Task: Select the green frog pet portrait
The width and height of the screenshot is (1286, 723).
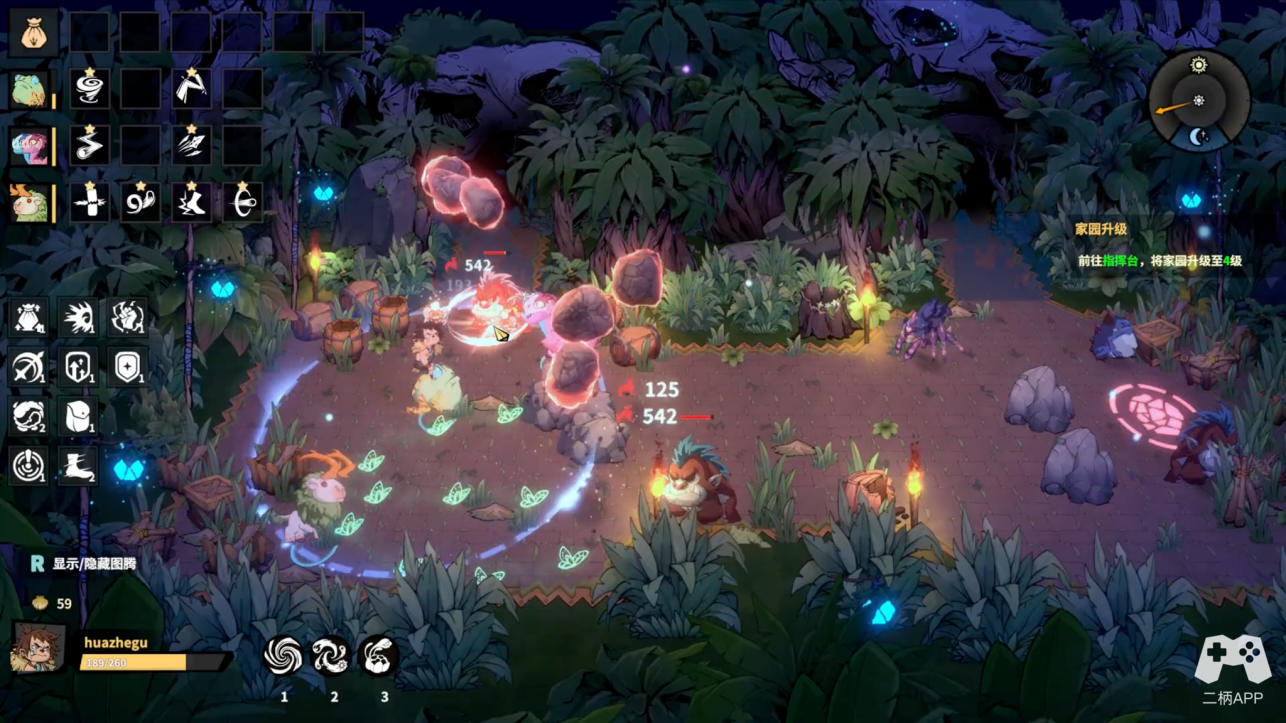Action: click(28, 89)
